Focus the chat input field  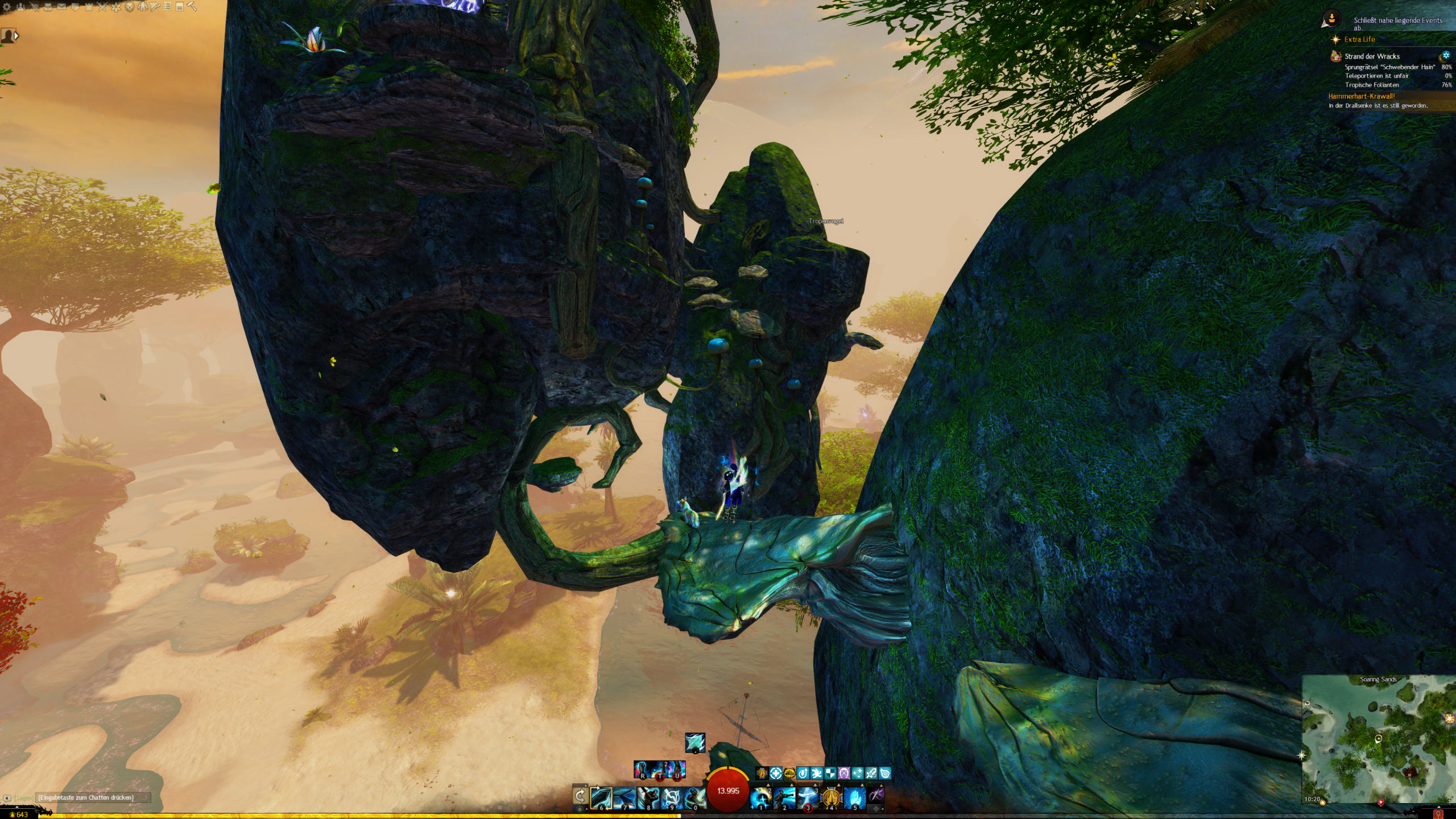click(x=91, y=797)
